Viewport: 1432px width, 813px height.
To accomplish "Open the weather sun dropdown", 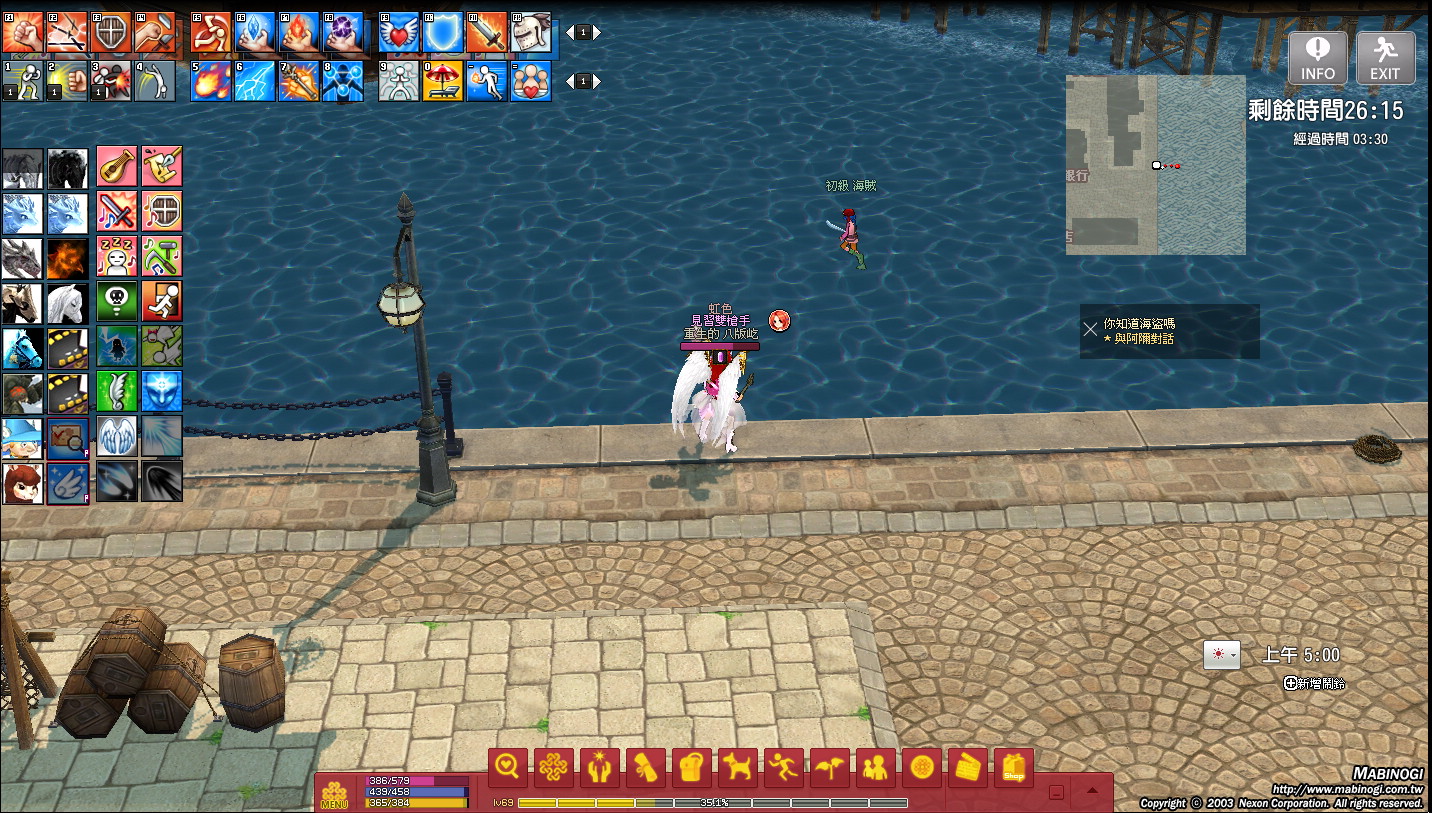I will [1221, 655].
